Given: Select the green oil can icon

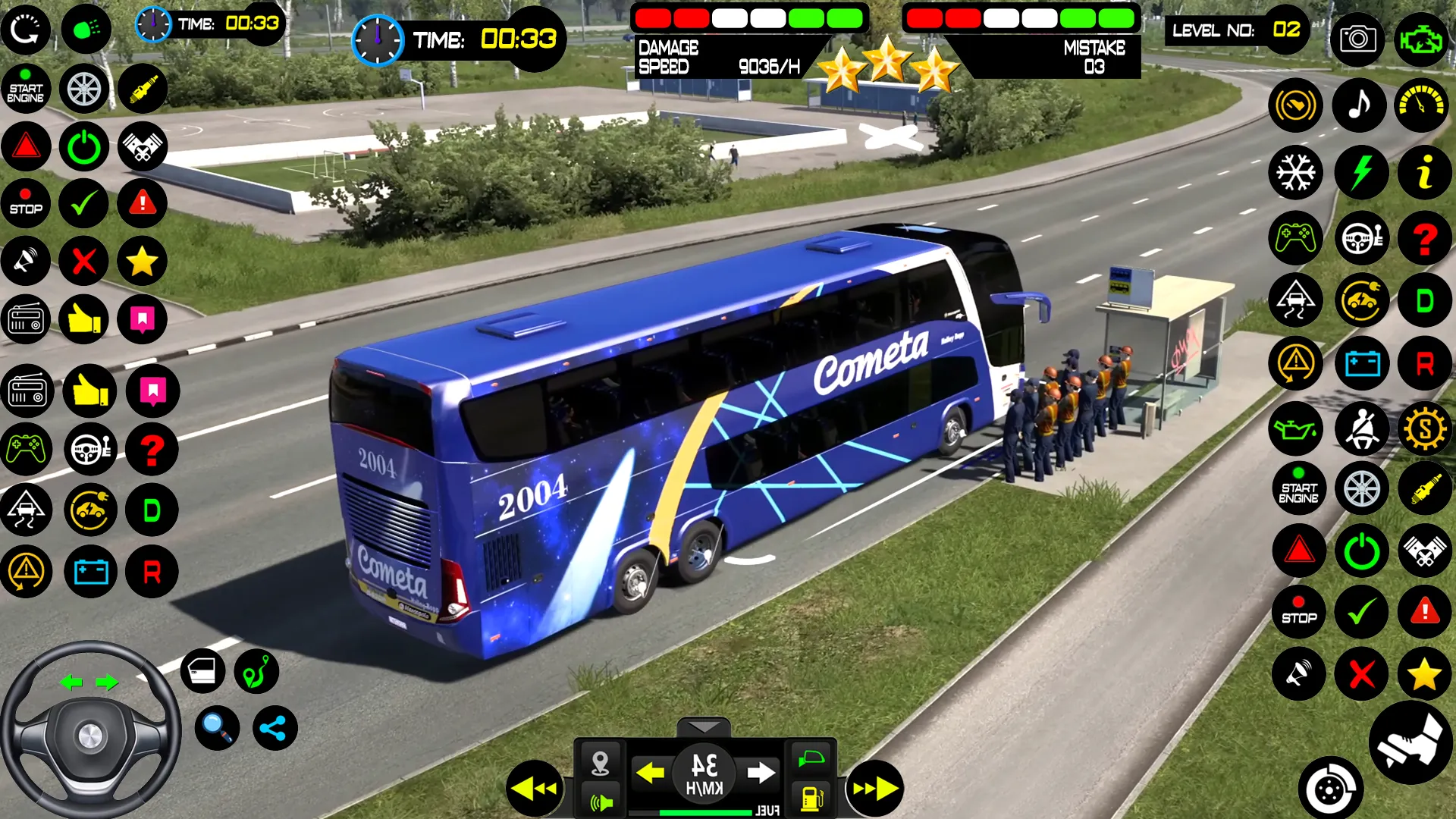Looking at the screenshot, I should [1295, 429].
